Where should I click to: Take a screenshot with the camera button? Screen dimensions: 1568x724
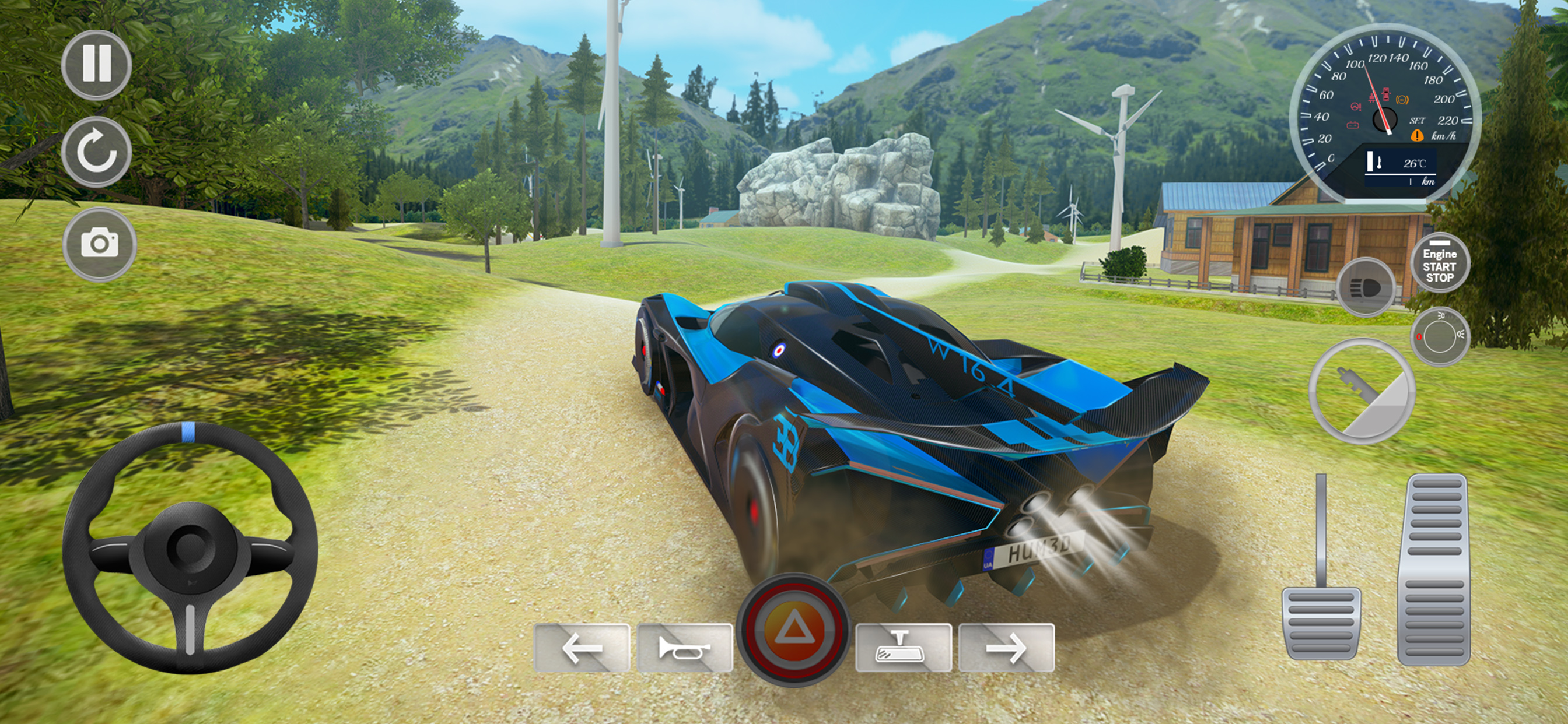(x=99, y=243)
